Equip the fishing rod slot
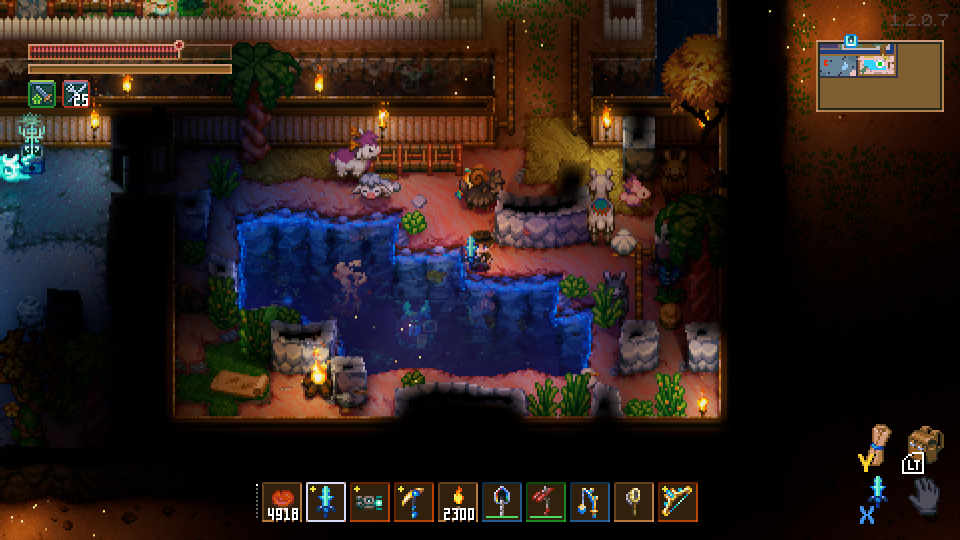960x540 pixels. click(x=590, y=502)
